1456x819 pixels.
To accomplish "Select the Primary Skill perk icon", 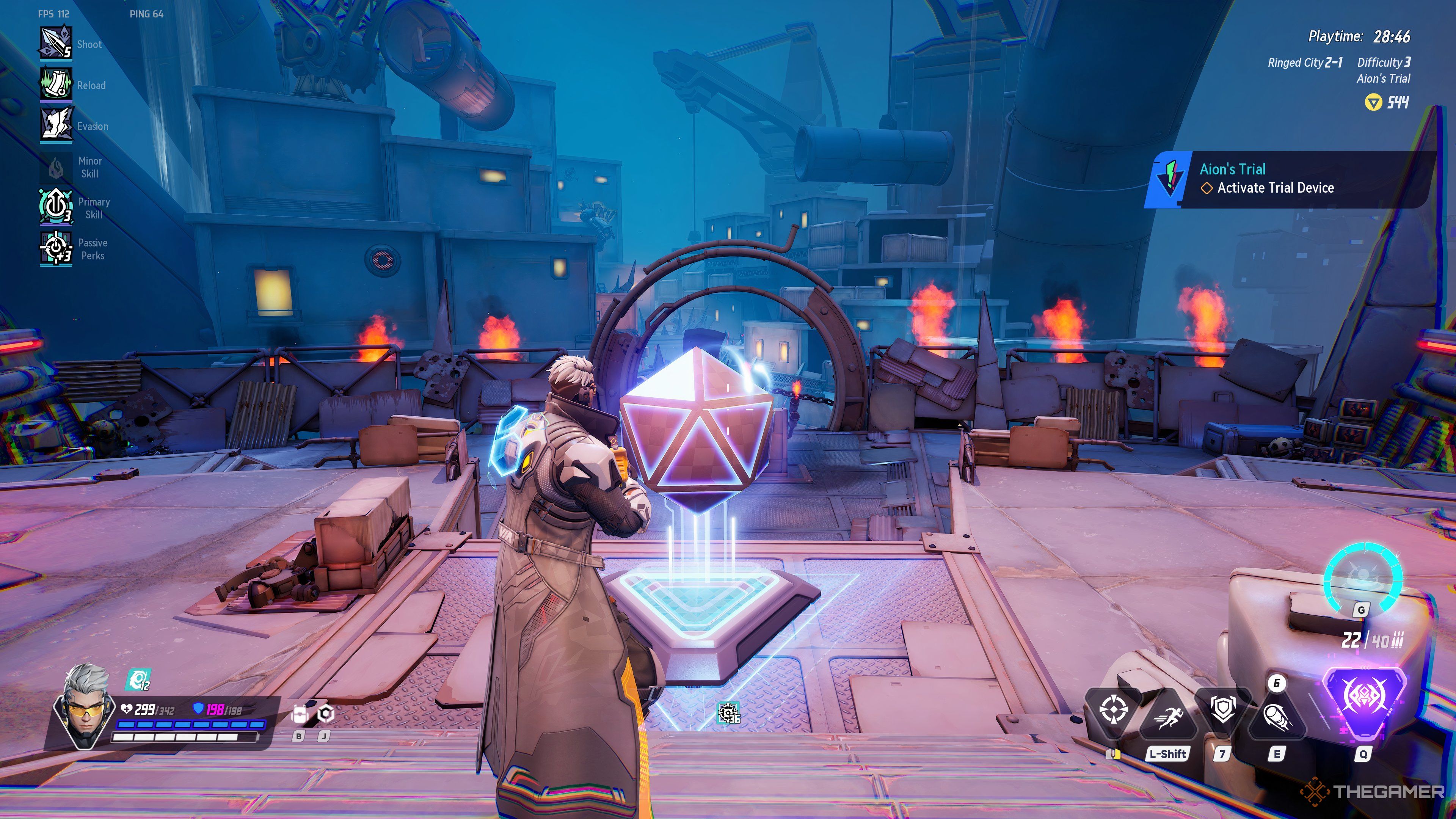I will [x=55, y=207].
